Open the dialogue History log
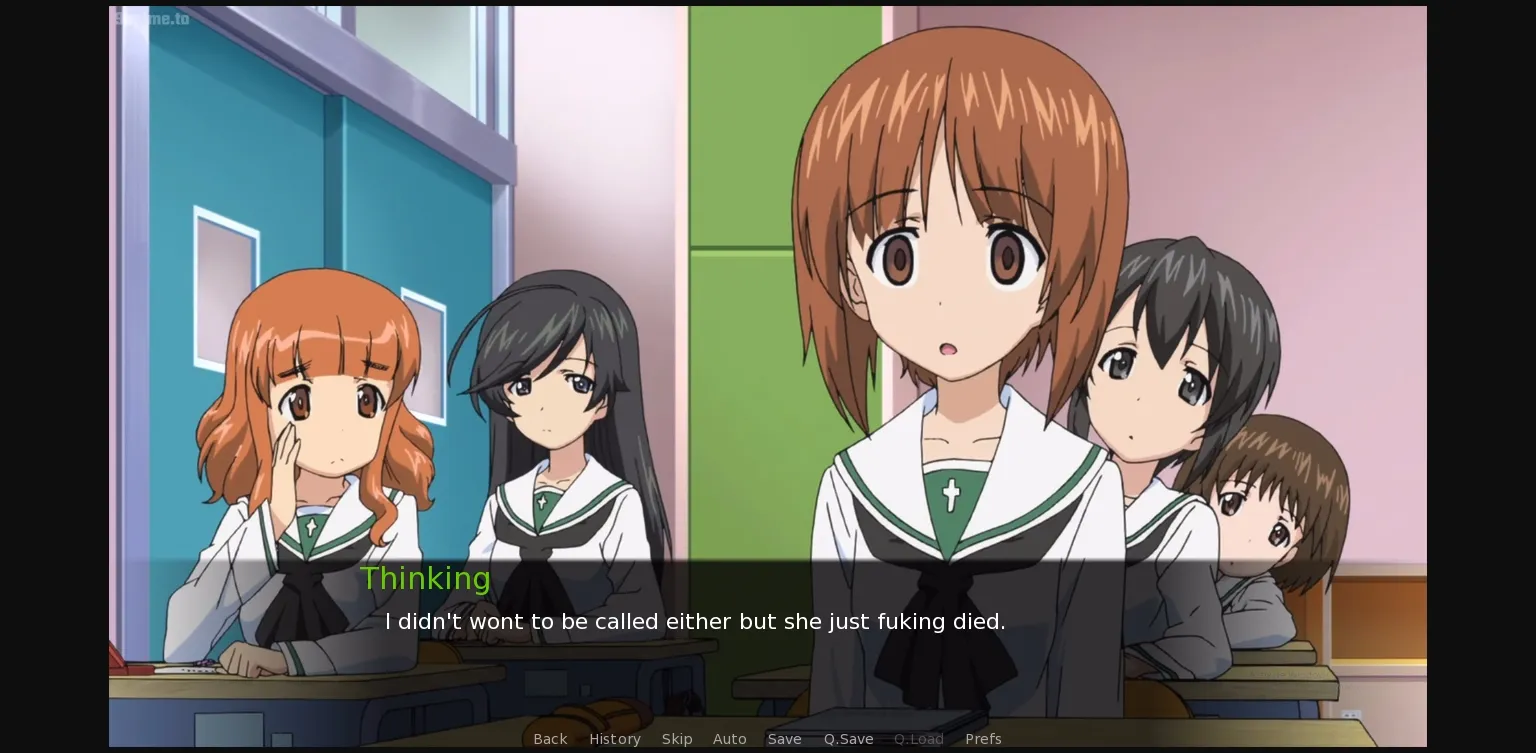Image resolution: width=1536 pixels, height=753 pixels. pos(614,739)
